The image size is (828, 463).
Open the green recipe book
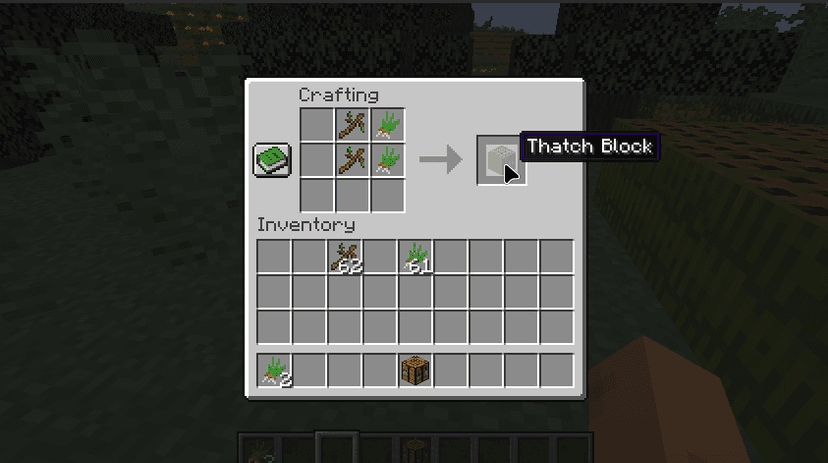click(271, 160)
